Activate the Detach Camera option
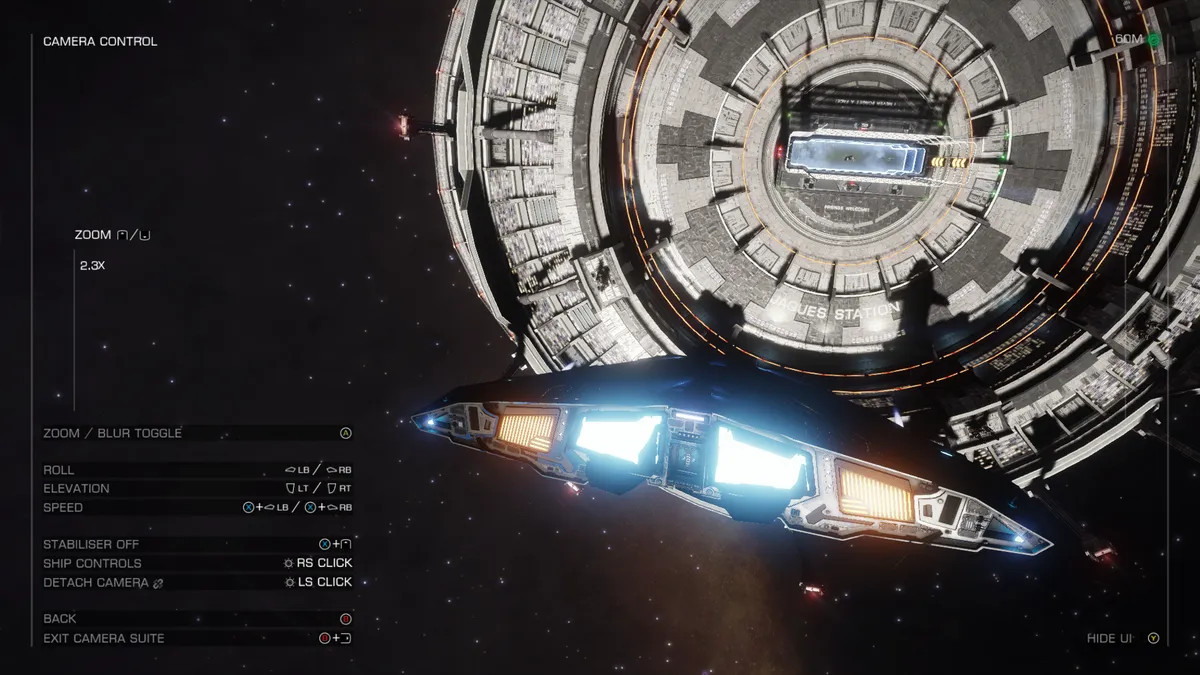 (x=196, y=583)
